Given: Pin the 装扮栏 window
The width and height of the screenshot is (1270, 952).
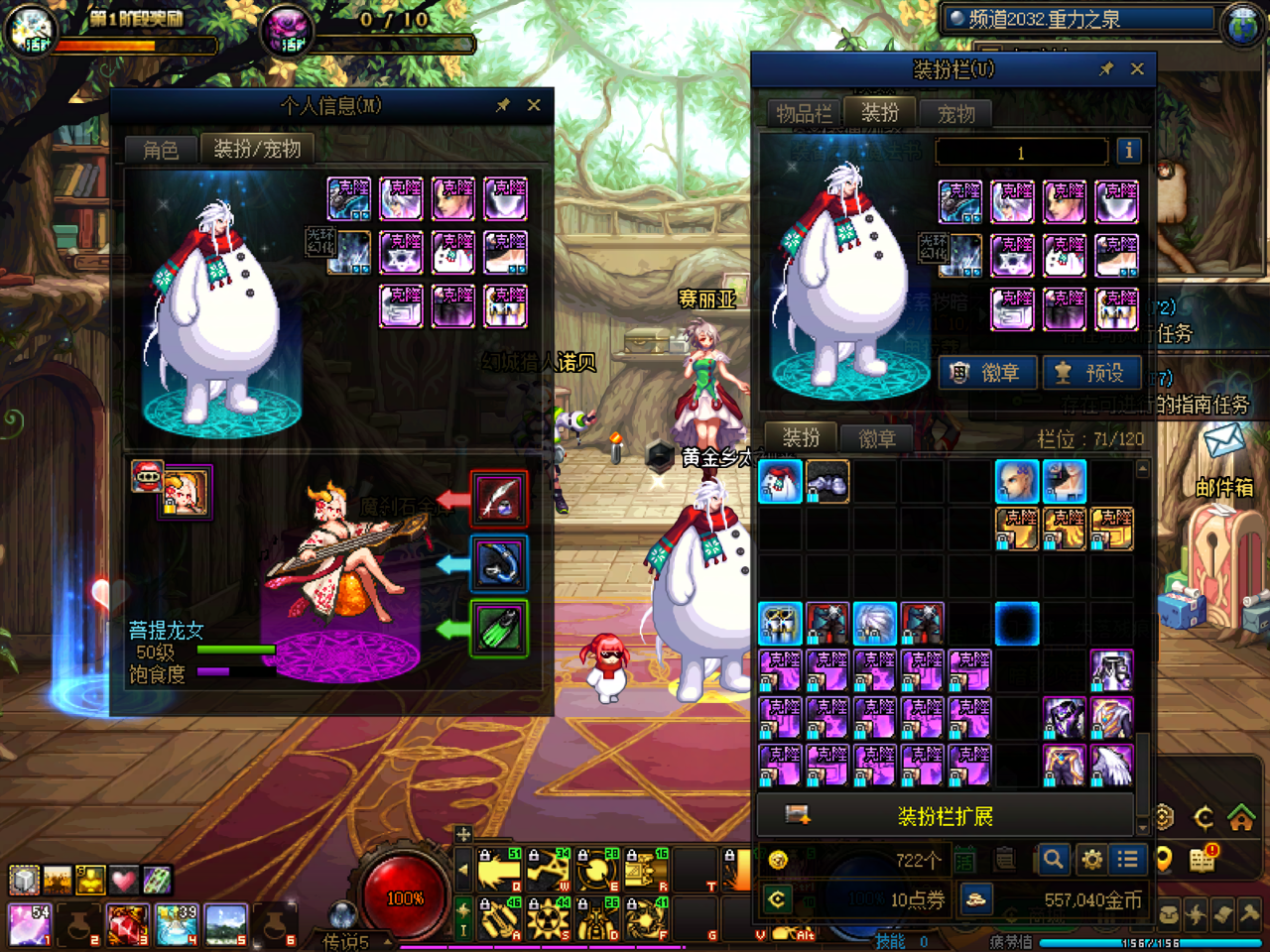Looking at the screenshot, I should pos(1106,68).
